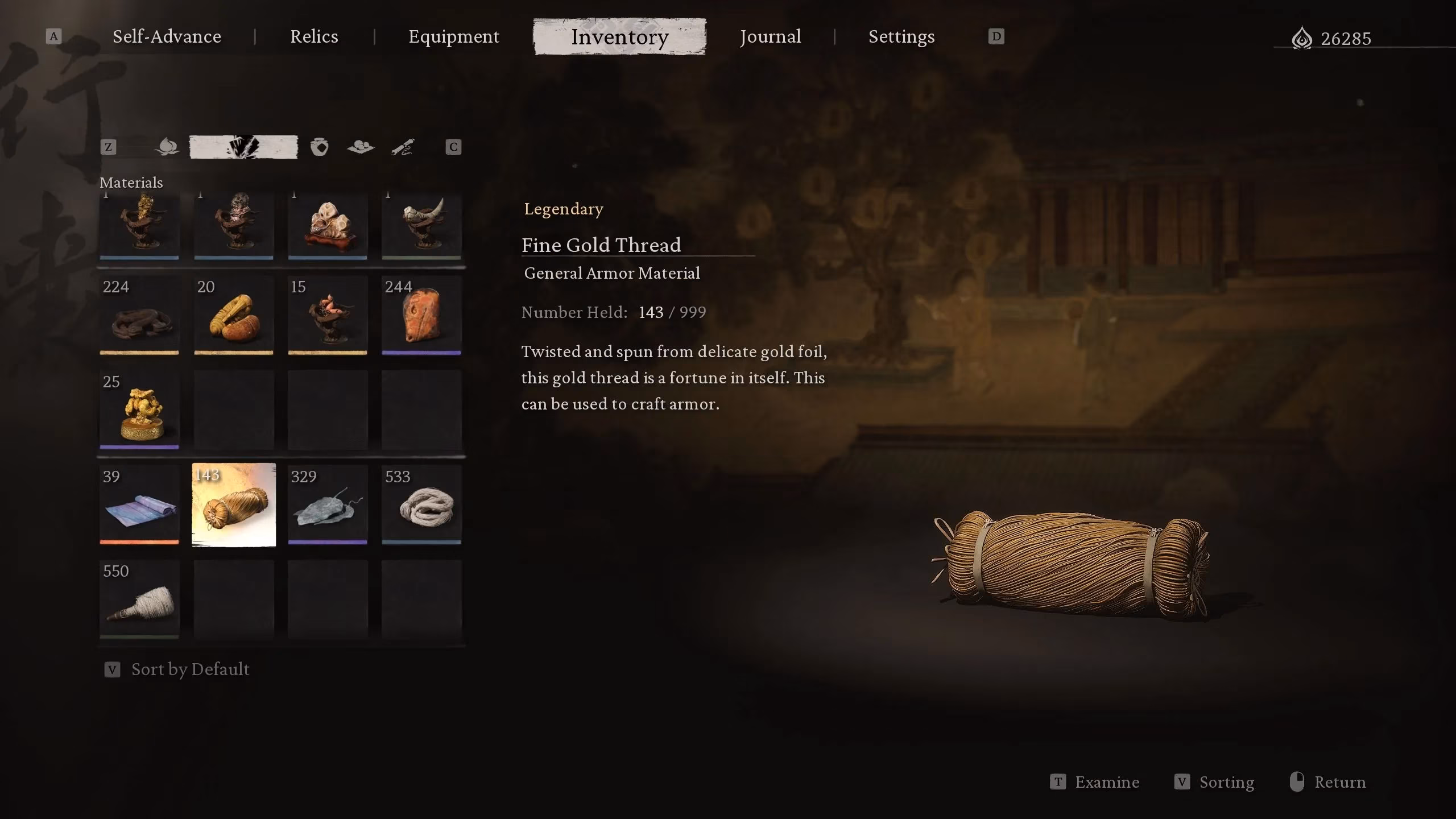Switch to the scroll category icon
This screenshot has height=819, width=1456.
coord(403,147)
